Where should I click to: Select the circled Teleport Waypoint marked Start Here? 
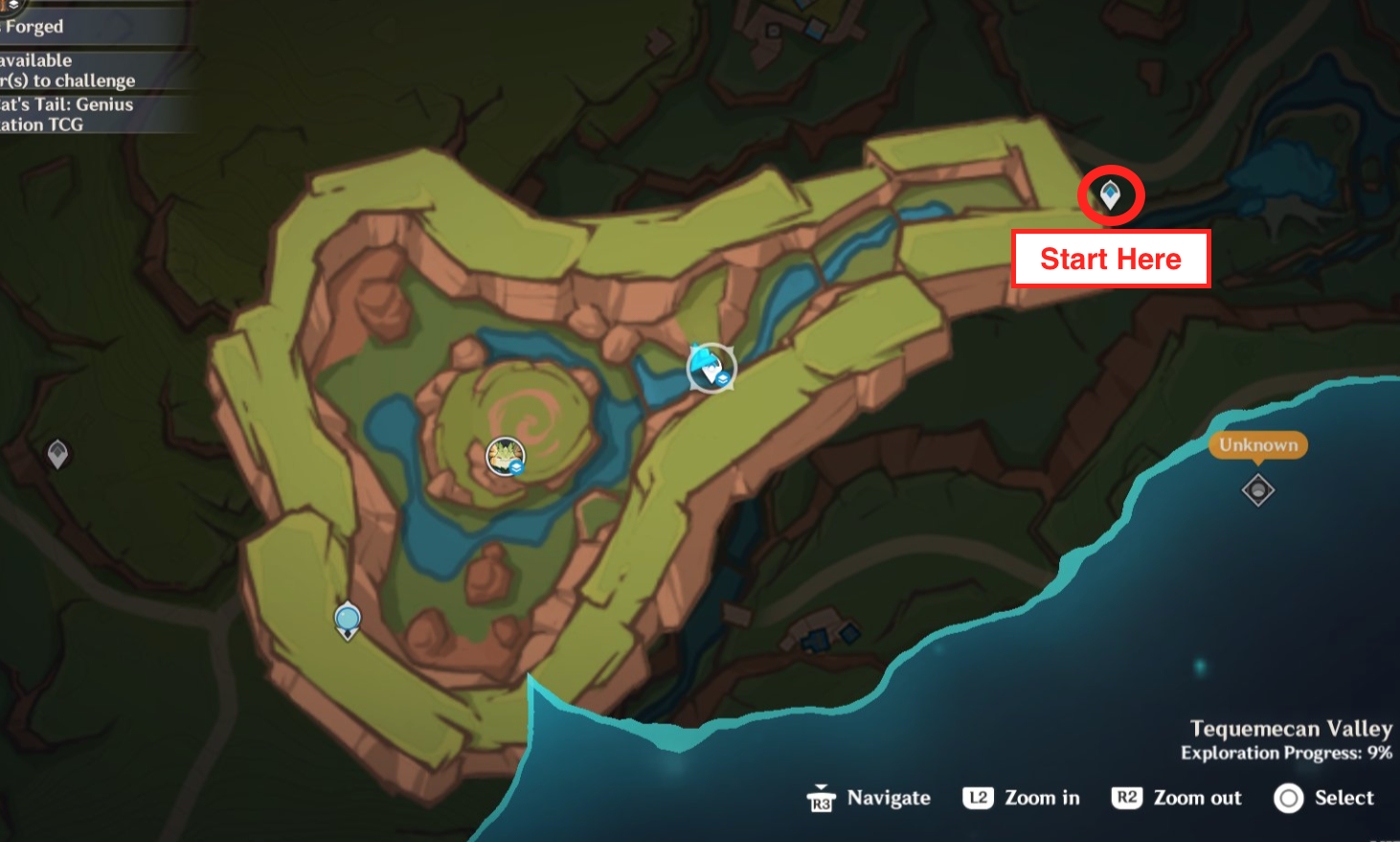[x=1110, y=194]
